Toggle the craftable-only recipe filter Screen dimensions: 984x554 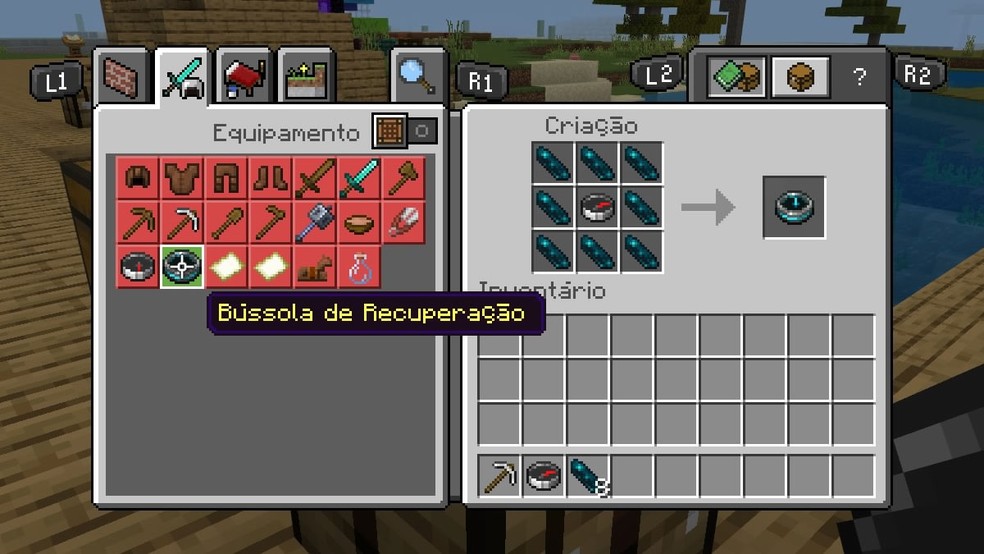405,132
